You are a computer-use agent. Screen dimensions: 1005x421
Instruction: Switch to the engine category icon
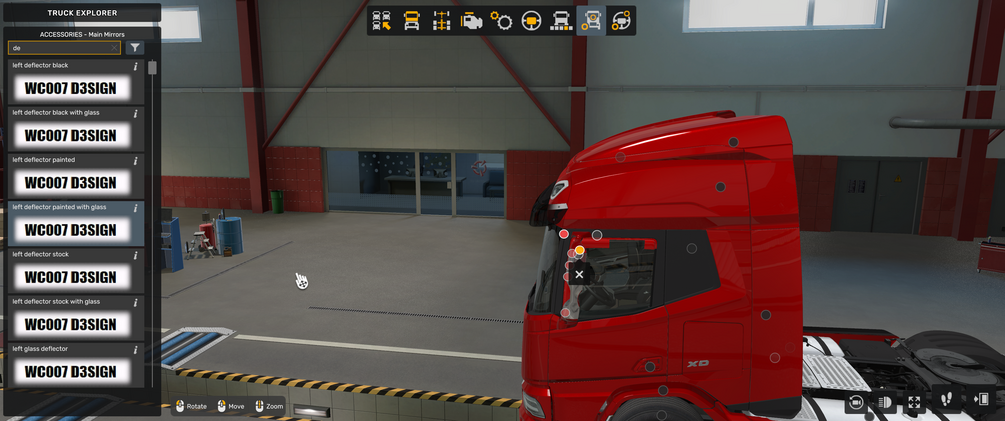point(471,21)
